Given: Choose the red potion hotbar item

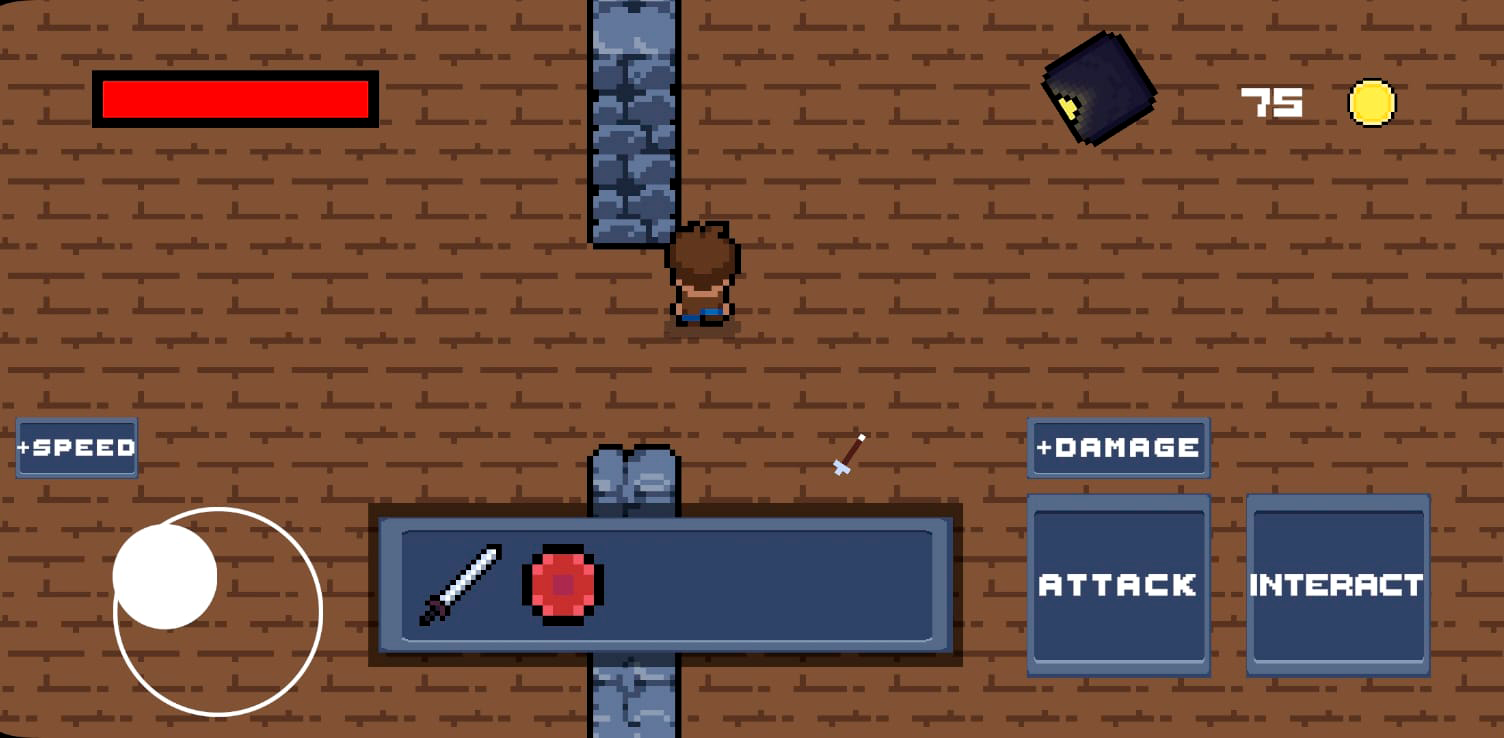Looking at the screenshot, I should tap(563, 585).
